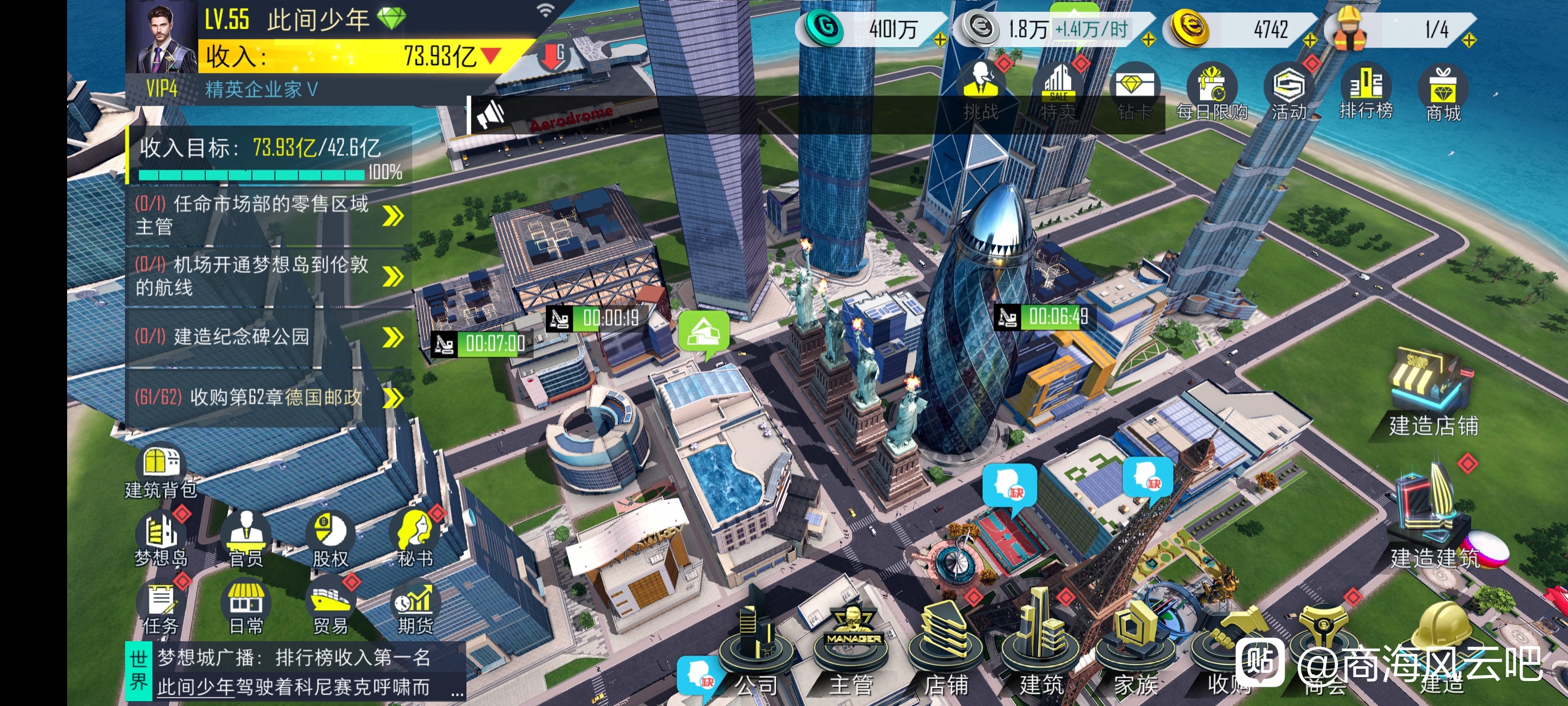Open the 股权 equity menu
The height and width of the screenshot is (706, 1568).
click(x=330, y=540)
